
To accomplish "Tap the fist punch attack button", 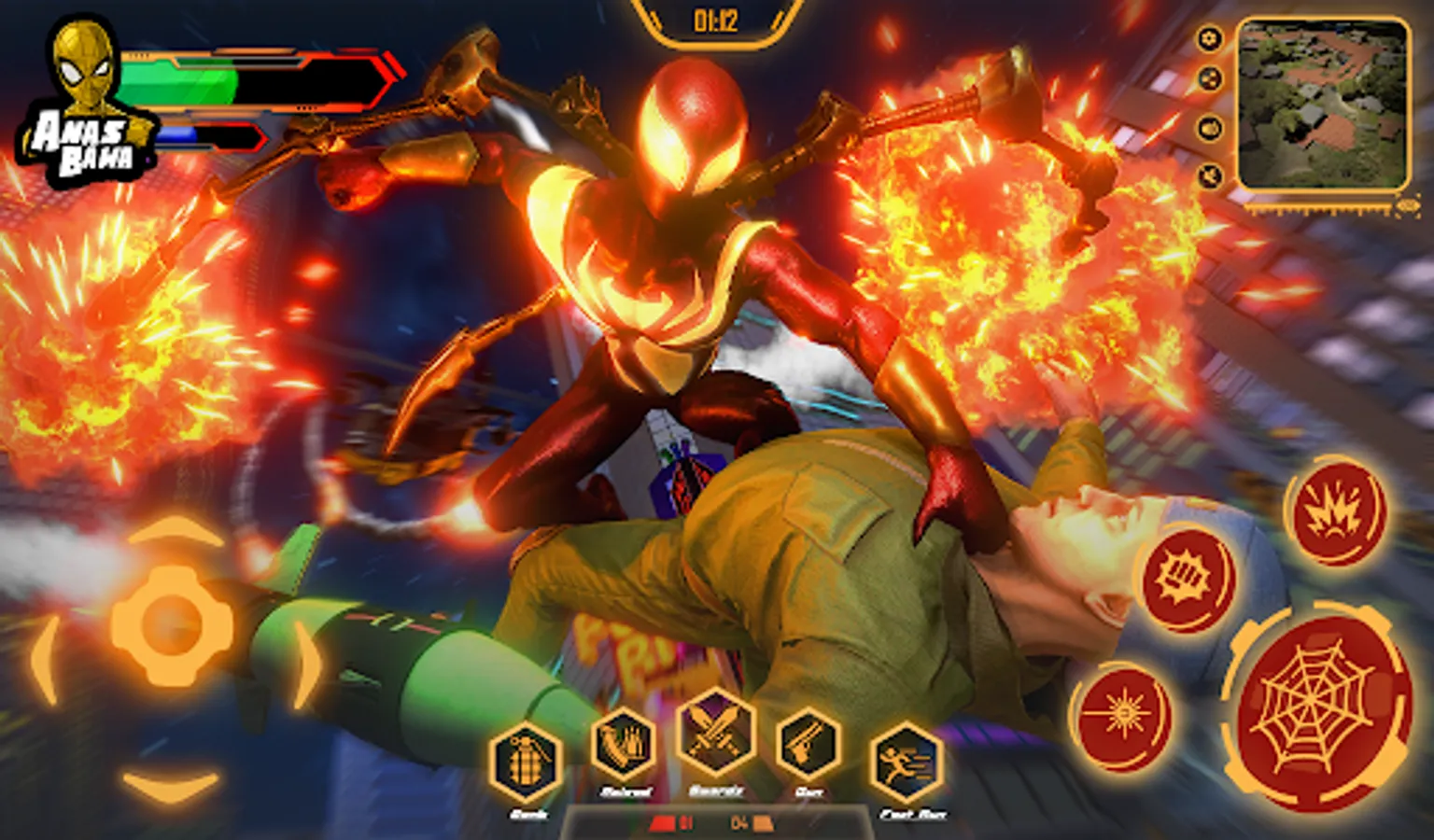I will pyautogui.click(x=1187, y=578).
